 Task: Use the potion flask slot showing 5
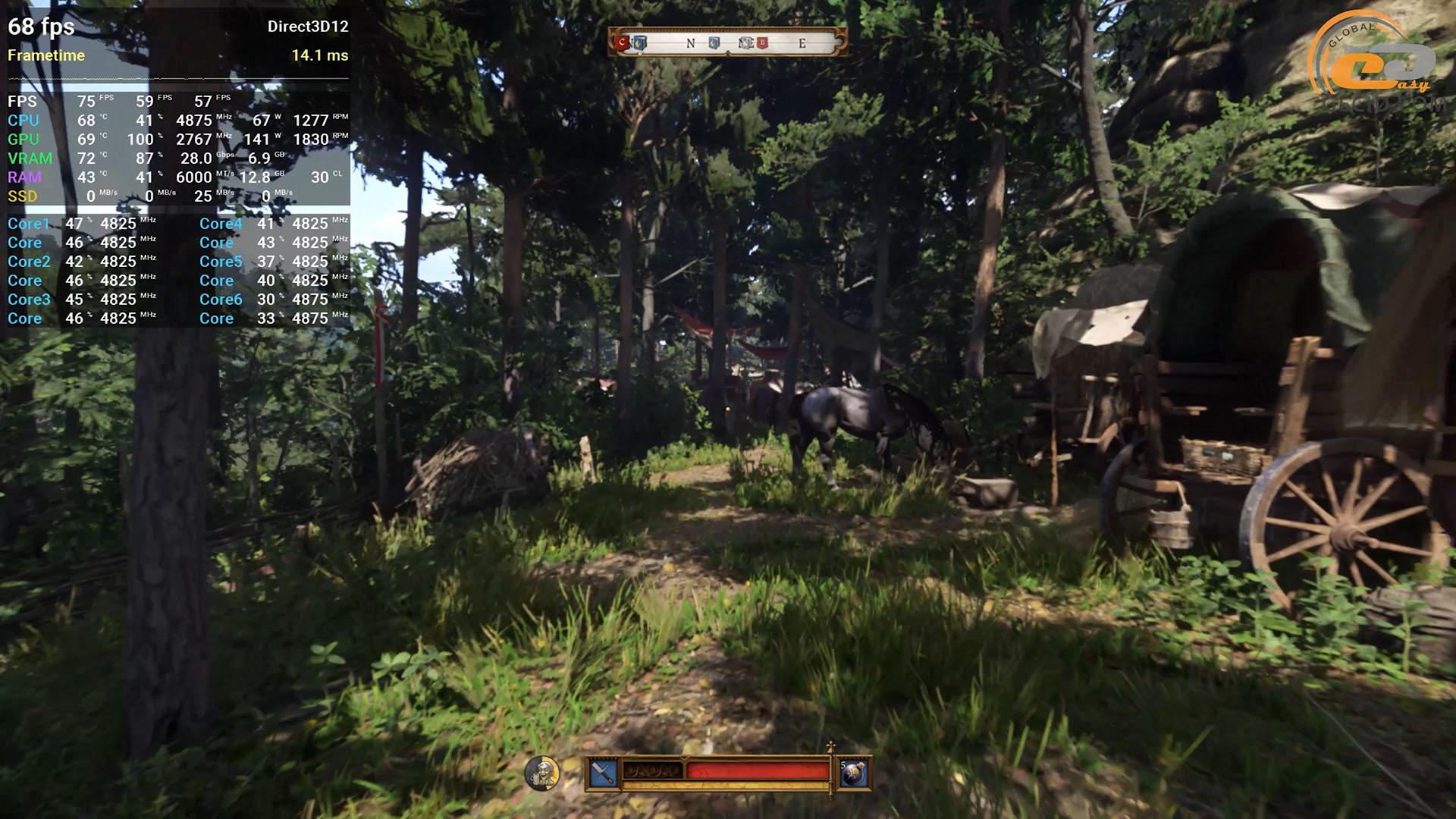tap(854, 773)
